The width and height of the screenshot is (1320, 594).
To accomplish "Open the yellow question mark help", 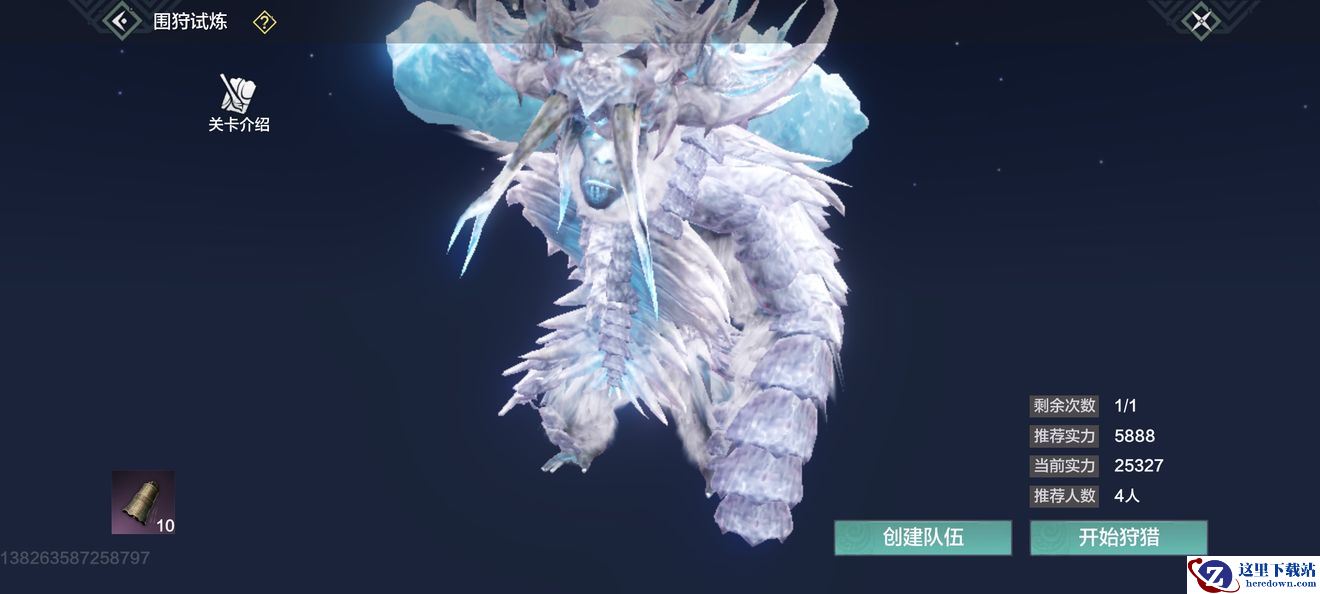I will 264,22.
